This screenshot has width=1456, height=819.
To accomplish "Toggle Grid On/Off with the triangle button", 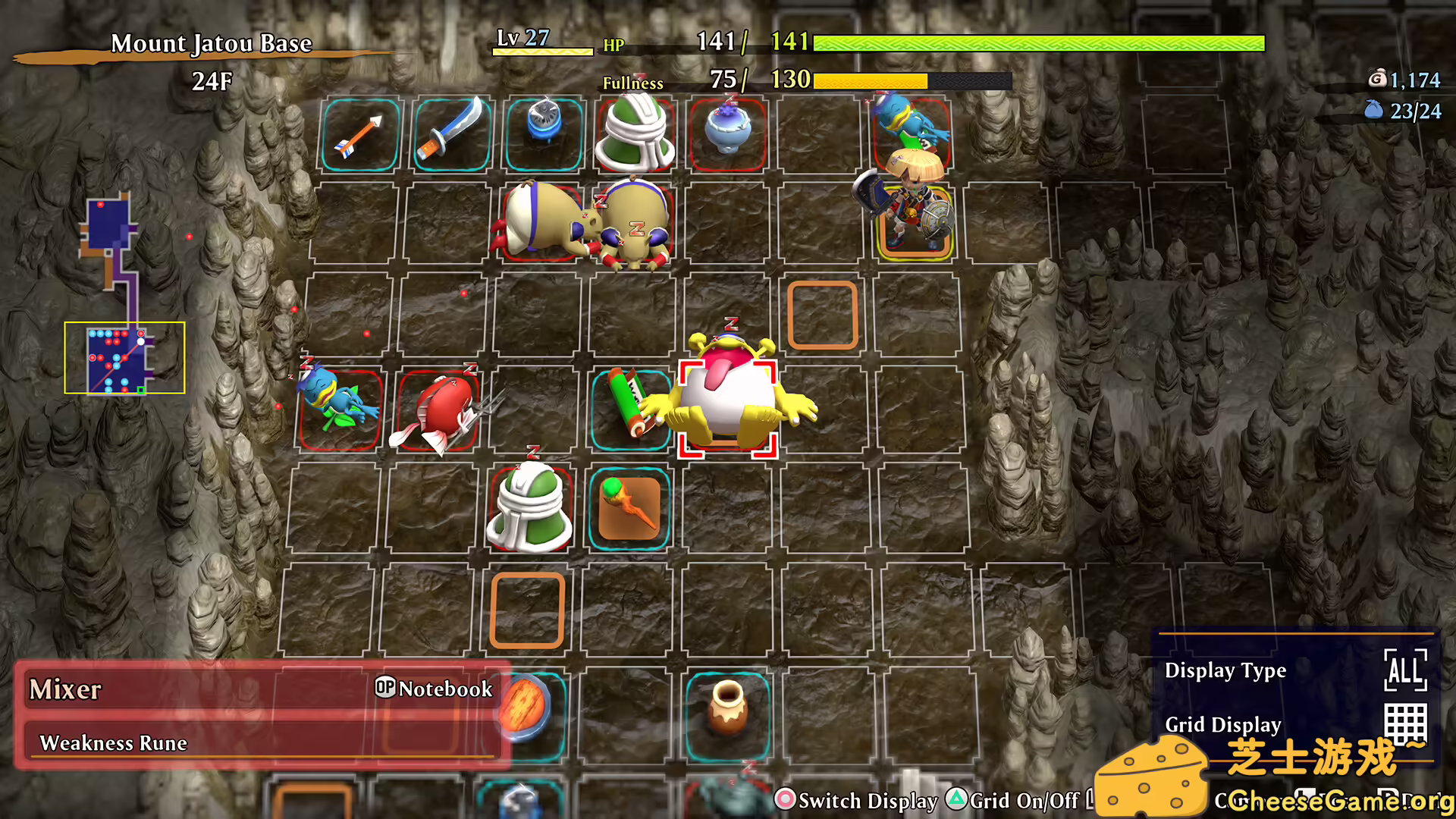I will click(959, 800).
